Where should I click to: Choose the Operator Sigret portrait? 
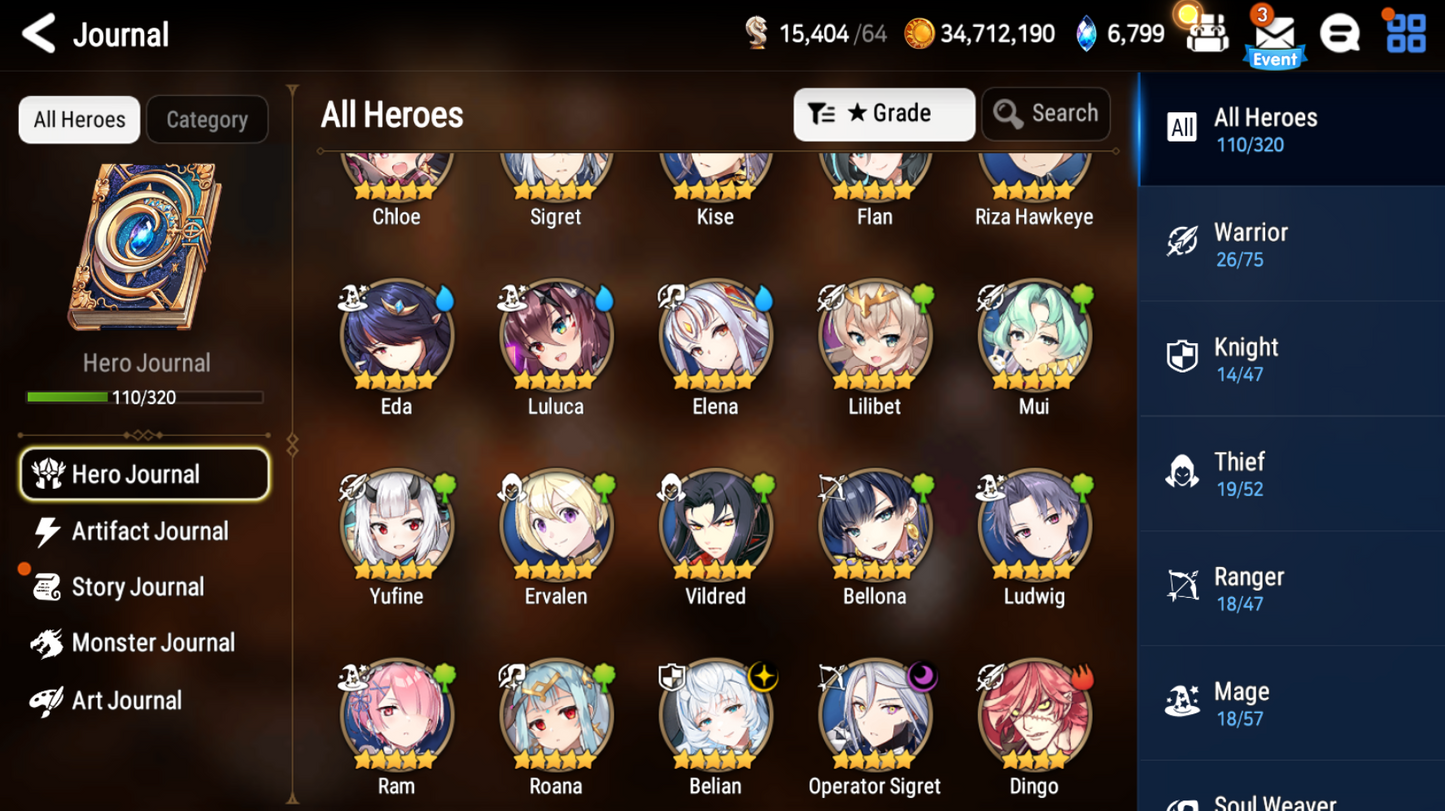point(874,717)
